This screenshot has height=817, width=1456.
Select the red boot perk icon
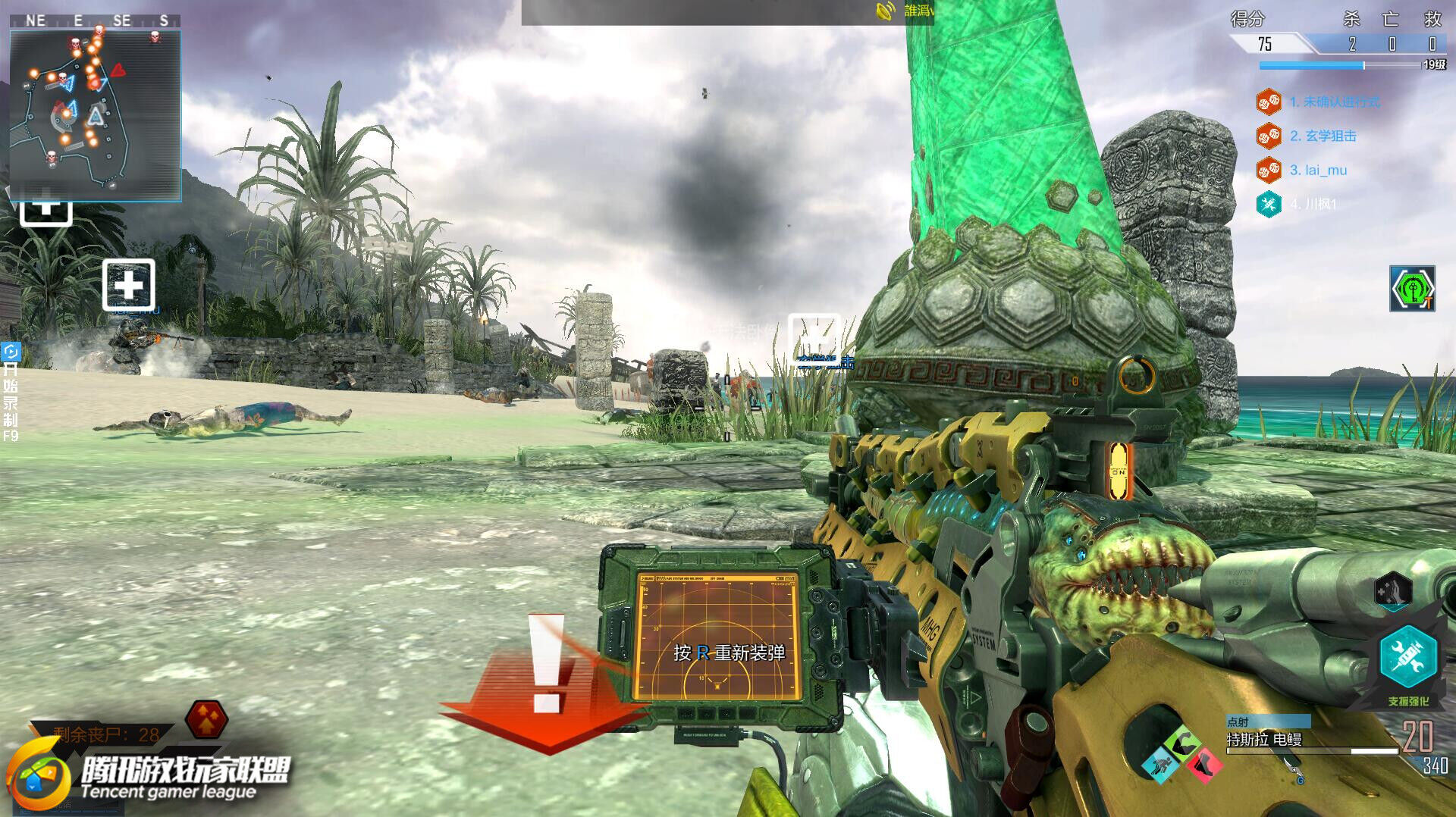point(1203,764)
